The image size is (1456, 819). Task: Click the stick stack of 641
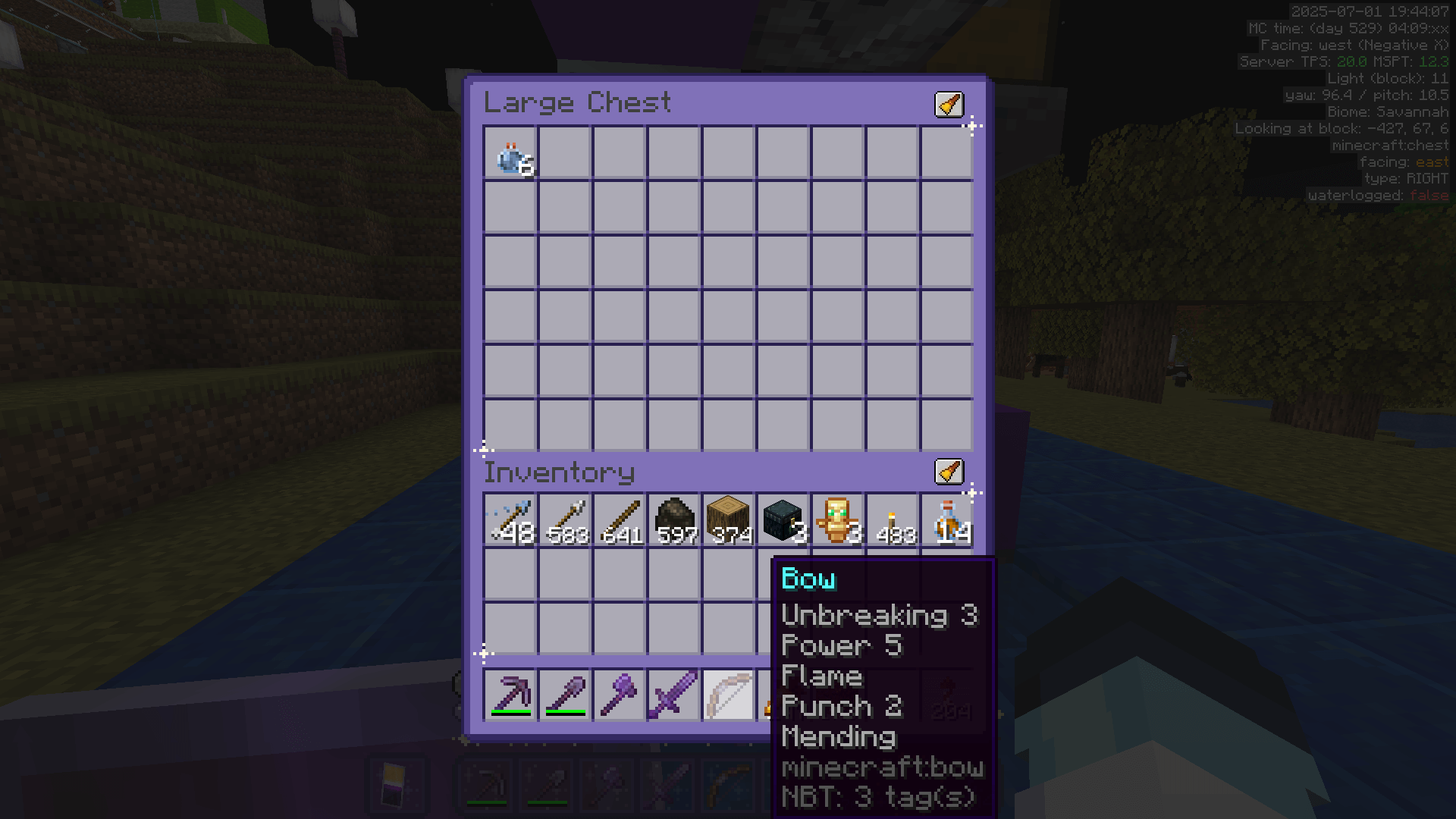point(619,519)
